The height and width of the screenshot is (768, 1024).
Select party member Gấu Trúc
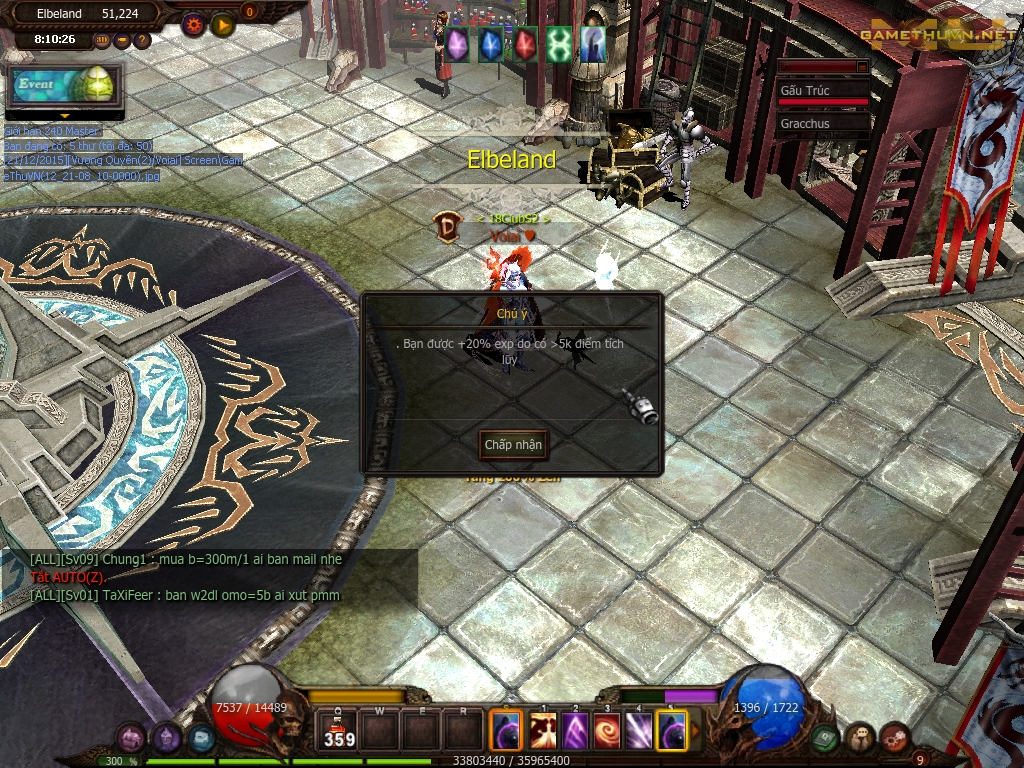822,91
